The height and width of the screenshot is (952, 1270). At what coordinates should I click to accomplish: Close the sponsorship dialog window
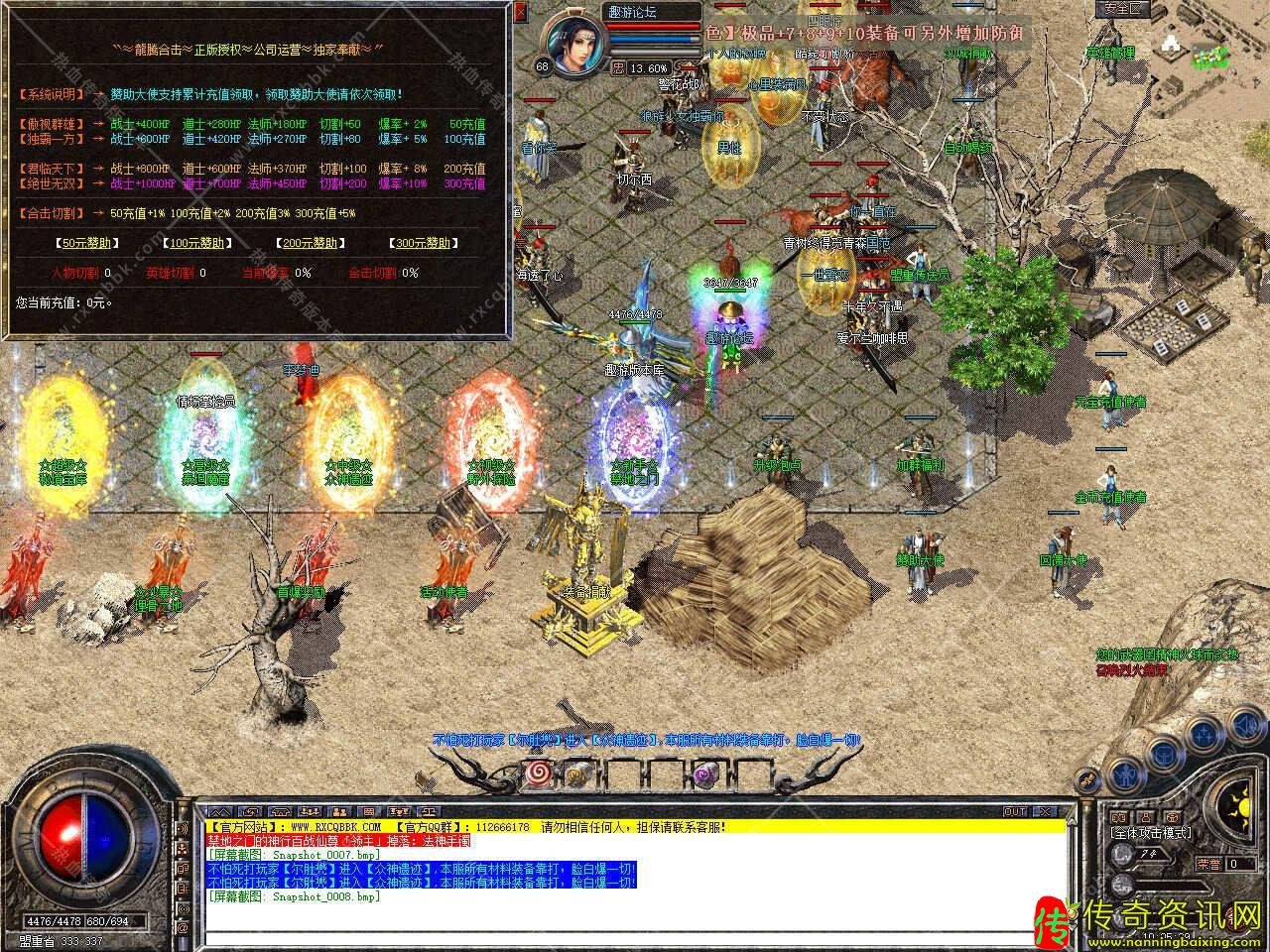[521, 13]
